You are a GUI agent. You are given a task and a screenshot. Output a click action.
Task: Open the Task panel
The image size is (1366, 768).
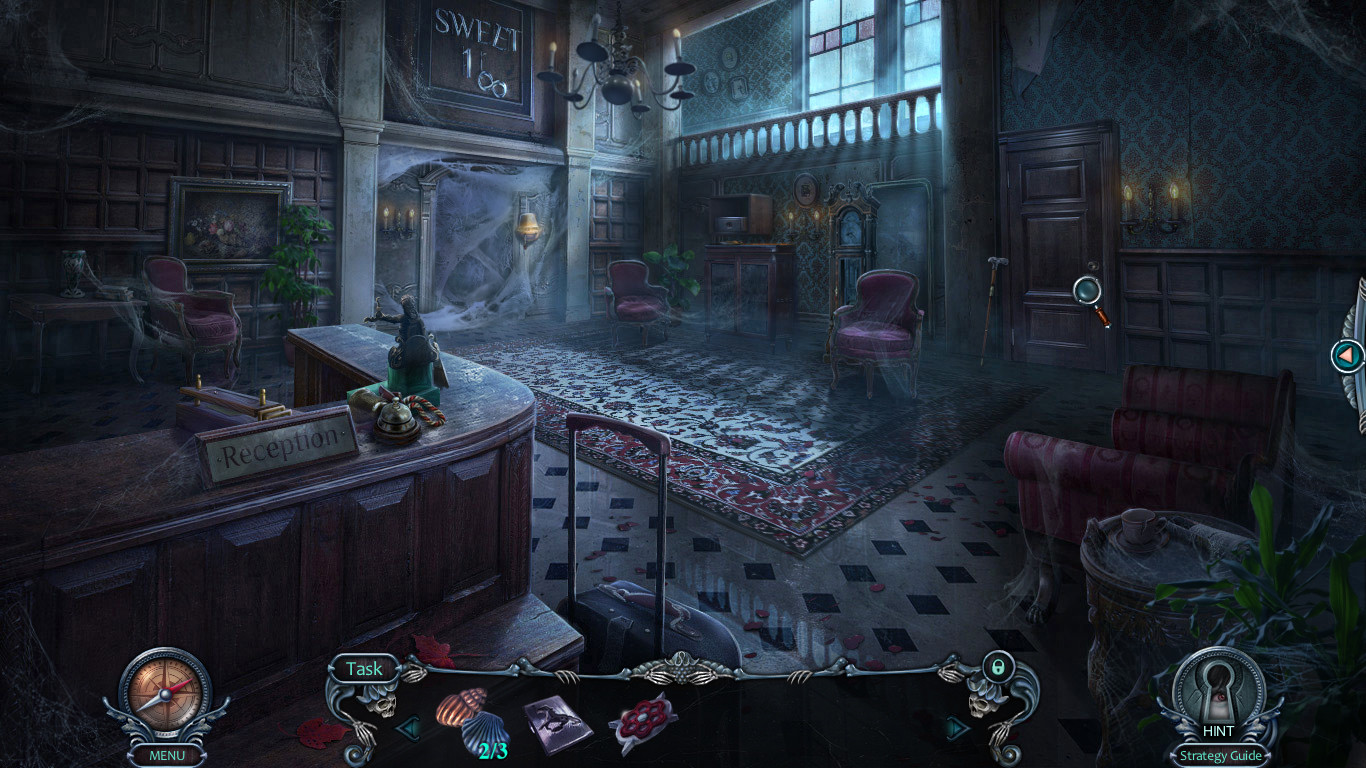tap(364, 668)
